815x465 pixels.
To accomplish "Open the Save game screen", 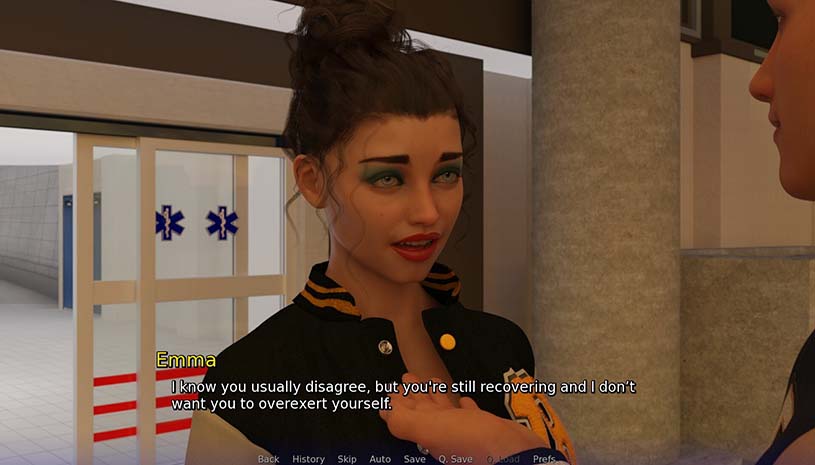I will (x=414, y=459).
